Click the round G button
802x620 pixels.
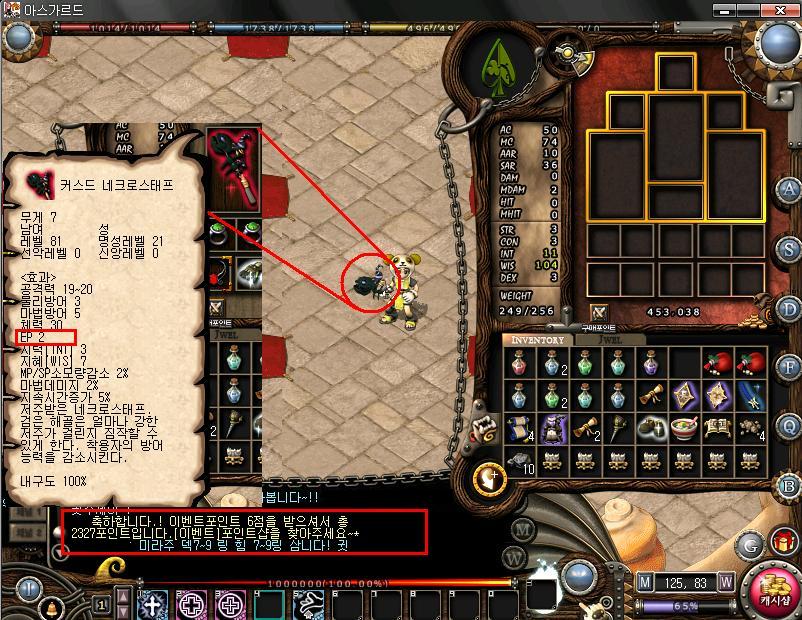(748, 545)
